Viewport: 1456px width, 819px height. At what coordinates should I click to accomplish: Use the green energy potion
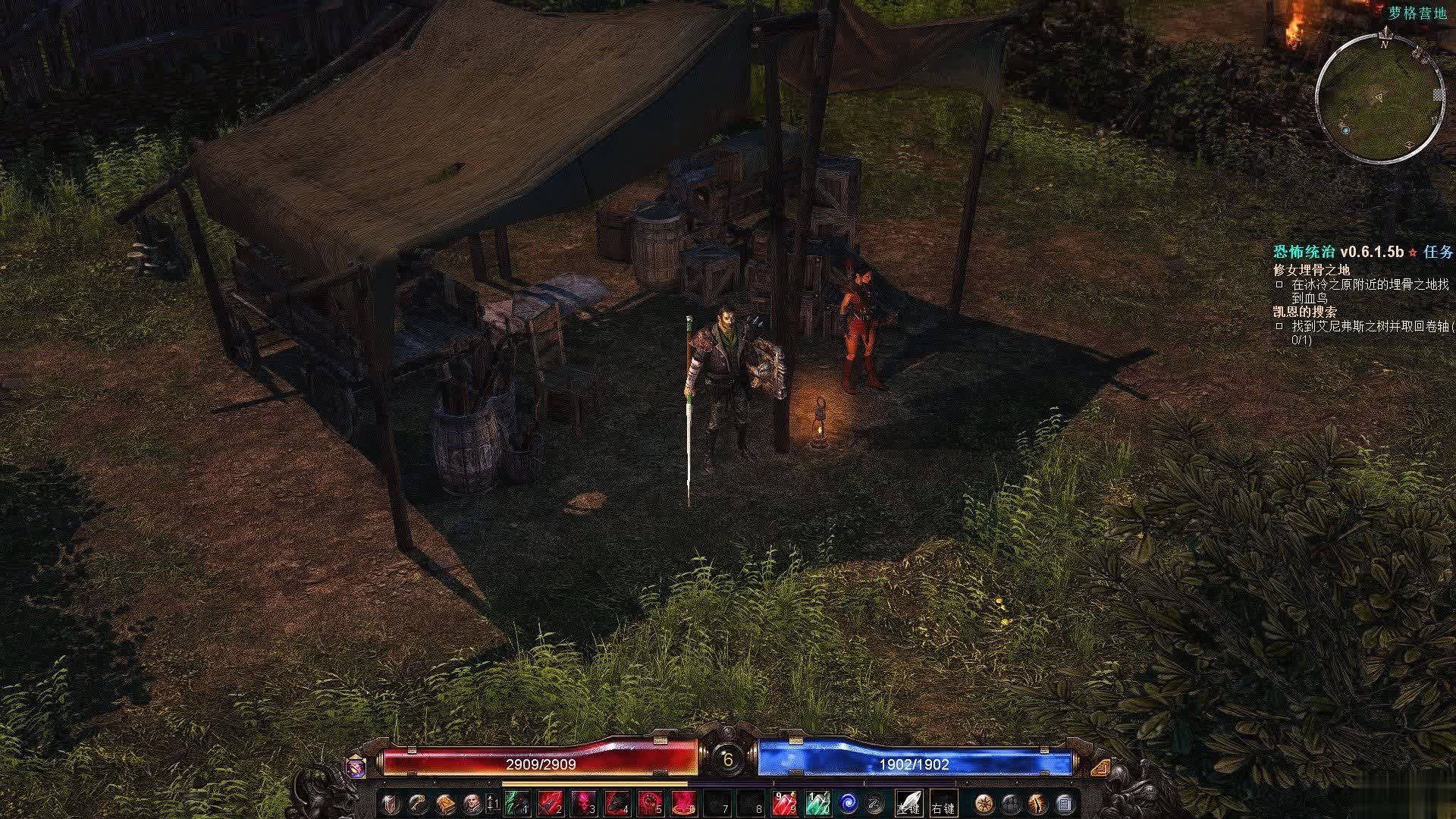tap(817, 803)
